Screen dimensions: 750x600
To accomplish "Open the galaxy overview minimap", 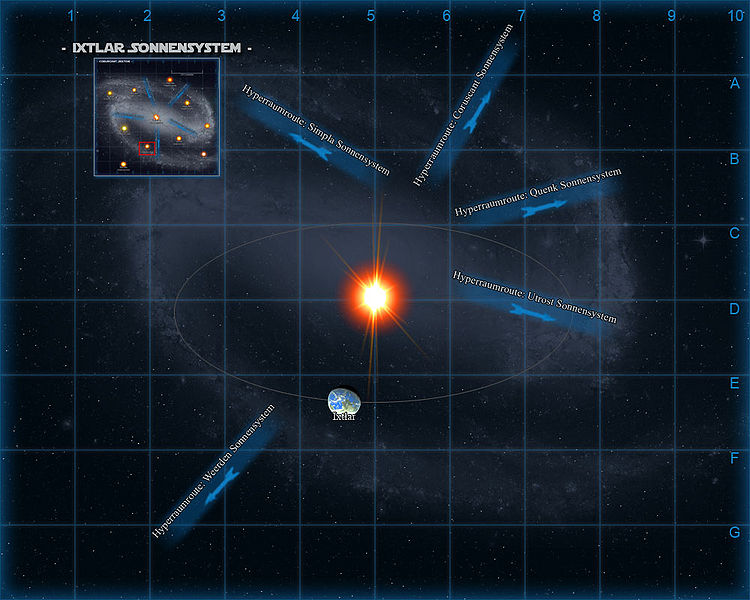I will [x=157, y=117].
